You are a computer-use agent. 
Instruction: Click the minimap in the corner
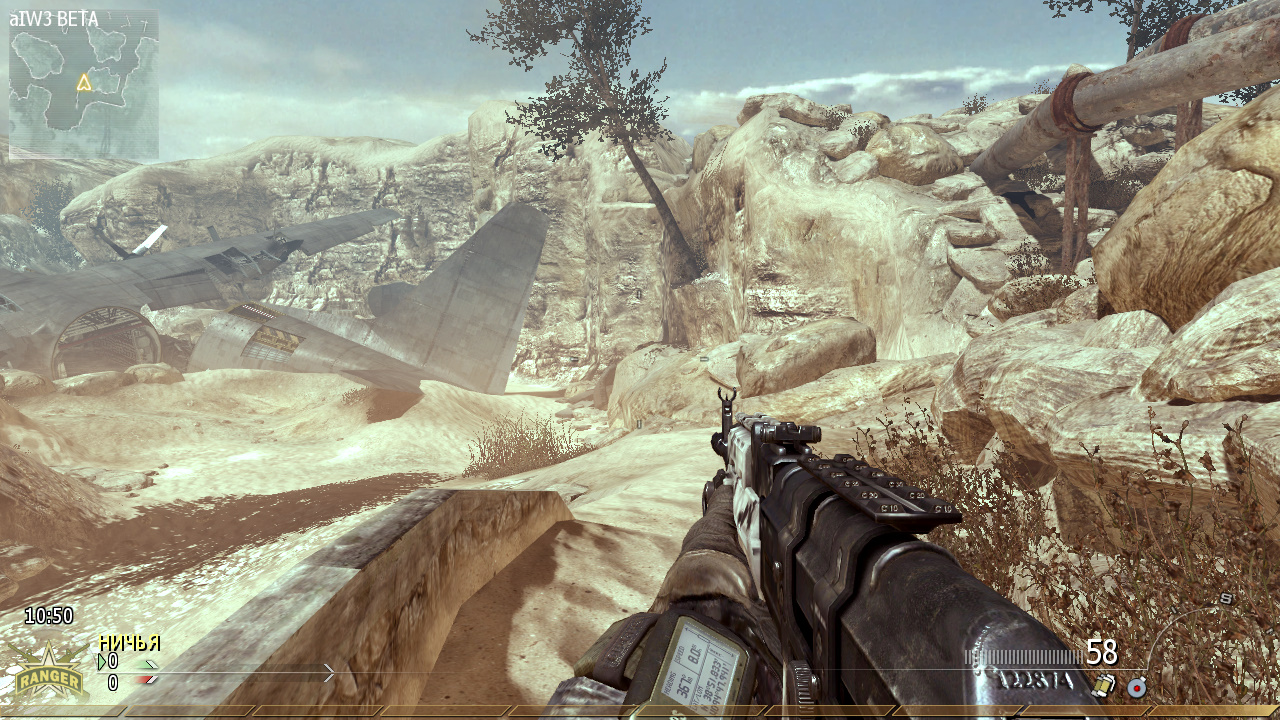click(x=84, y=85)
